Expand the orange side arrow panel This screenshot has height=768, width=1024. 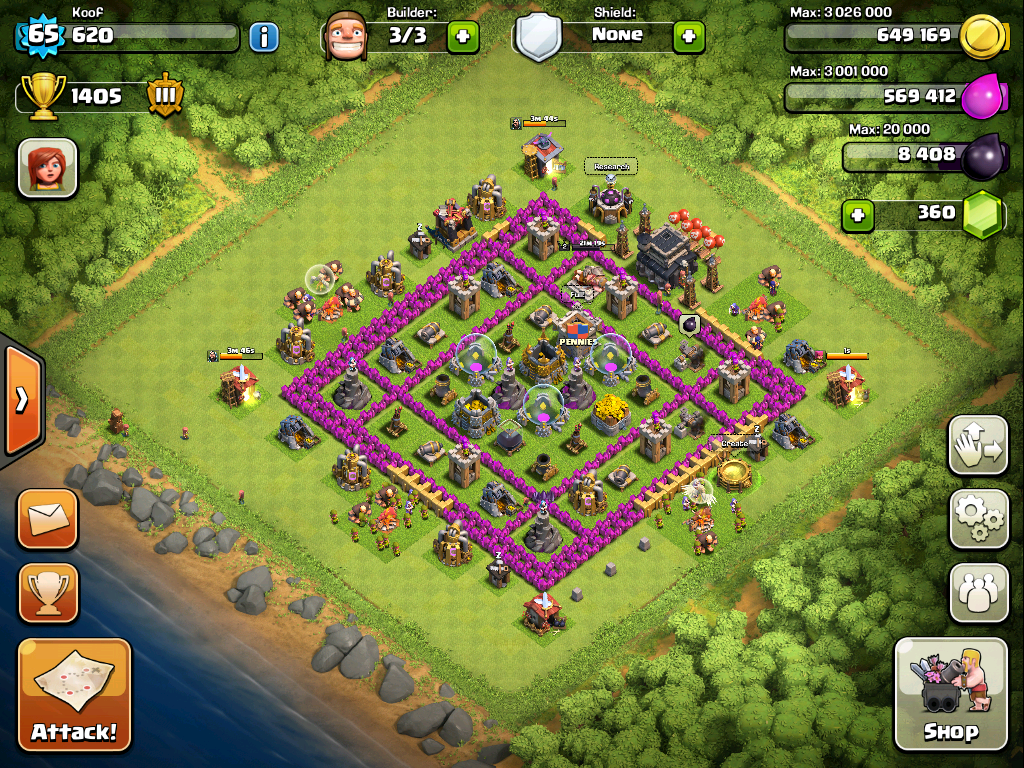(21, 400)
